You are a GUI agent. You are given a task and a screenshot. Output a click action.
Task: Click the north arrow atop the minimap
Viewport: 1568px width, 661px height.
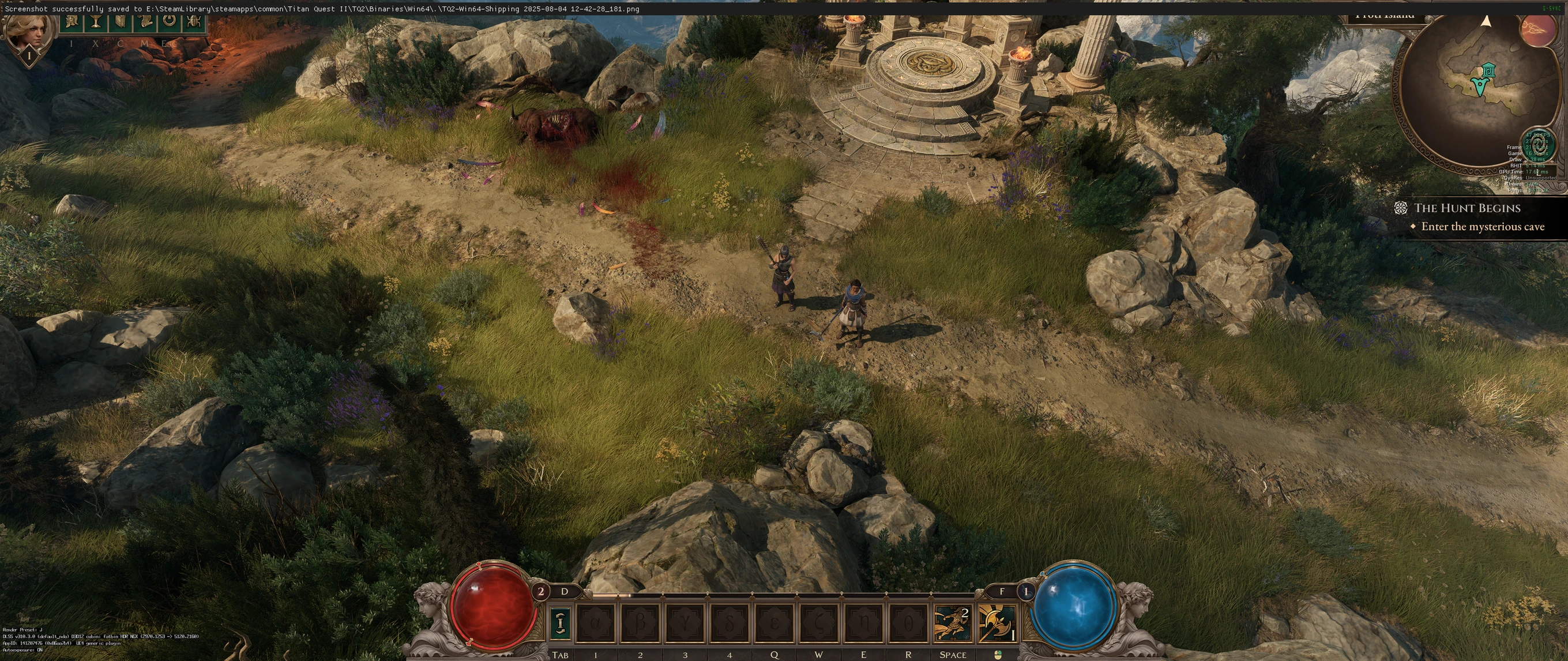click(1488, 22)
